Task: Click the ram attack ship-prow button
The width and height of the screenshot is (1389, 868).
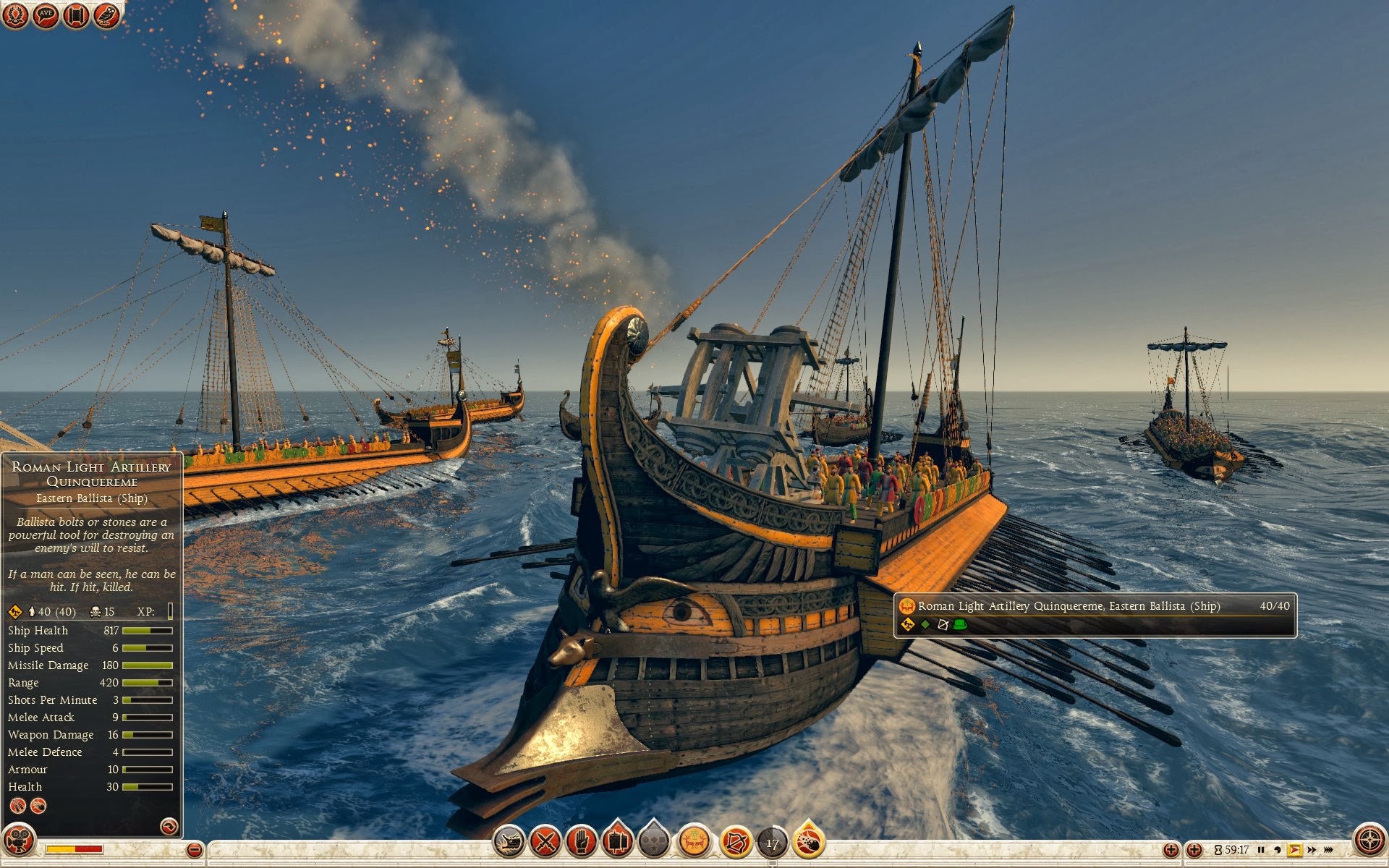Action: pos(509,842)
